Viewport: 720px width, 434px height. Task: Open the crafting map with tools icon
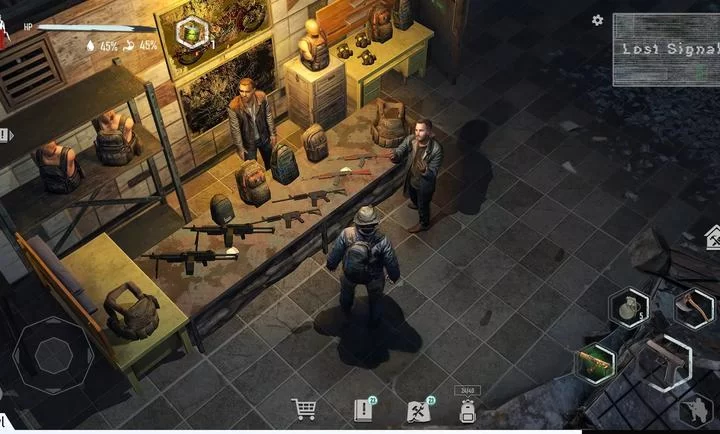418,409
